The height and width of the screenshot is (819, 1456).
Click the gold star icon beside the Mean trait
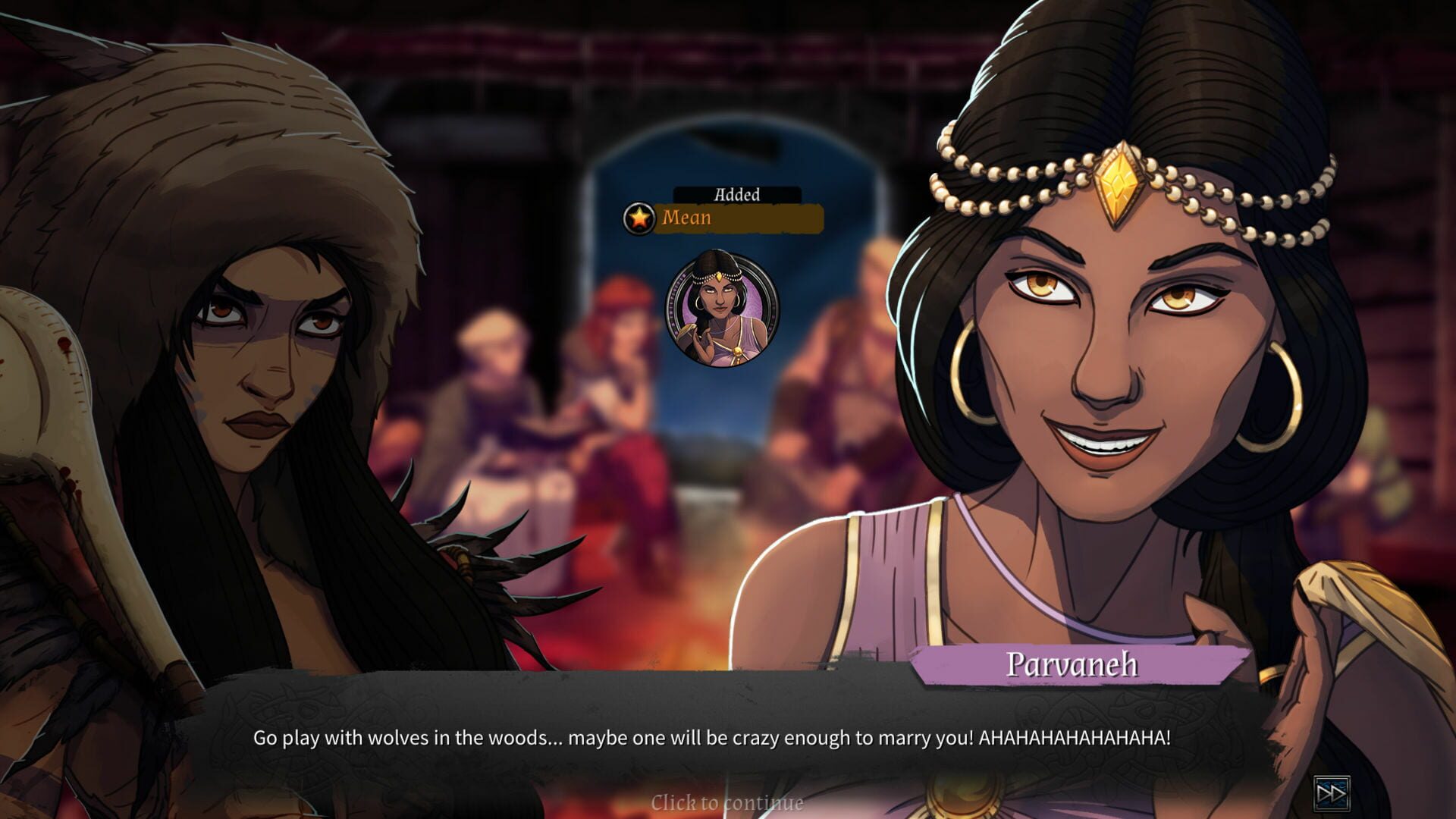tap(639, 218)
